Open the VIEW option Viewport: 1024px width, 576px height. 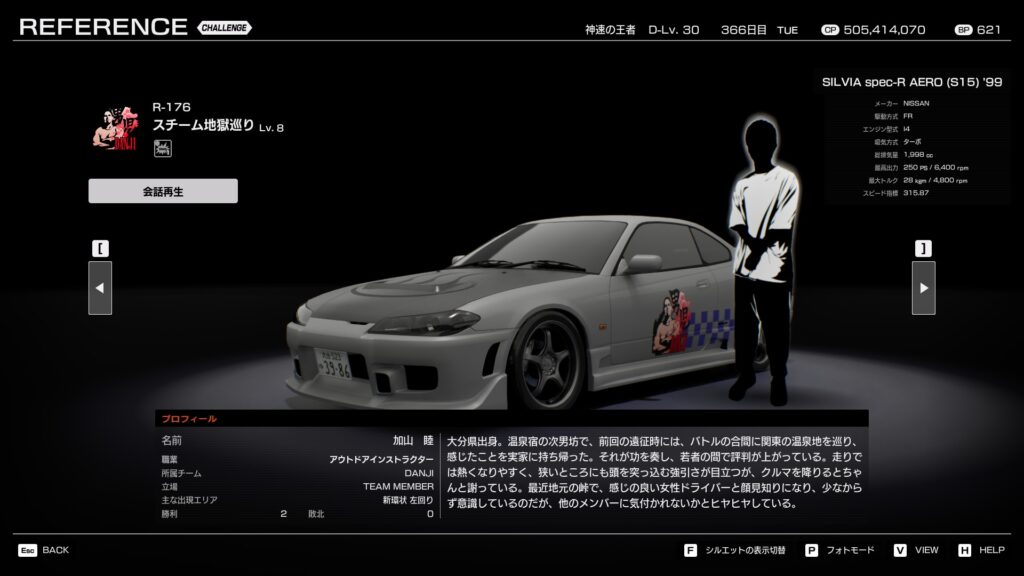pyautogui.click(x=916, y=550)
